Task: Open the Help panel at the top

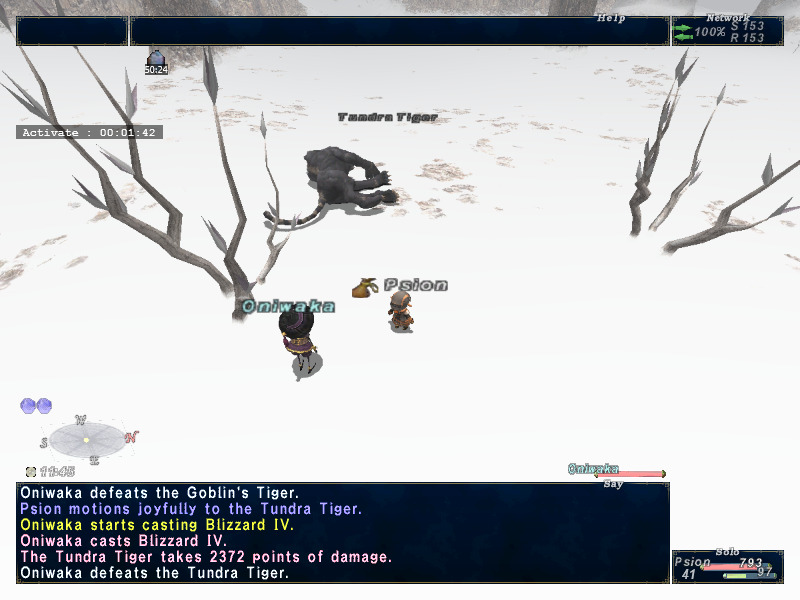Action: pyautogui.click(x=610, y=18)
